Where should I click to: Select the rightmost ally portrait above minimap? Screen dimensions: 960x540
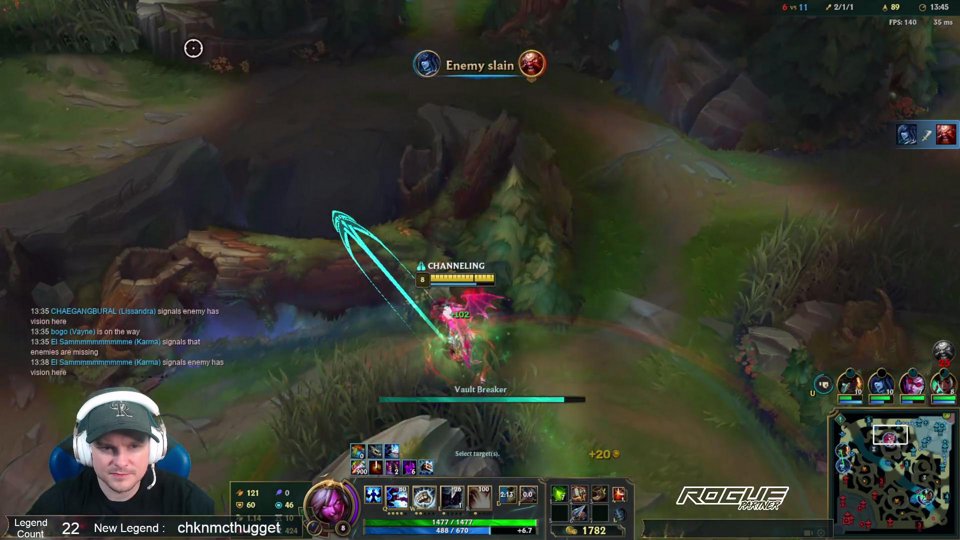(941, 383)
